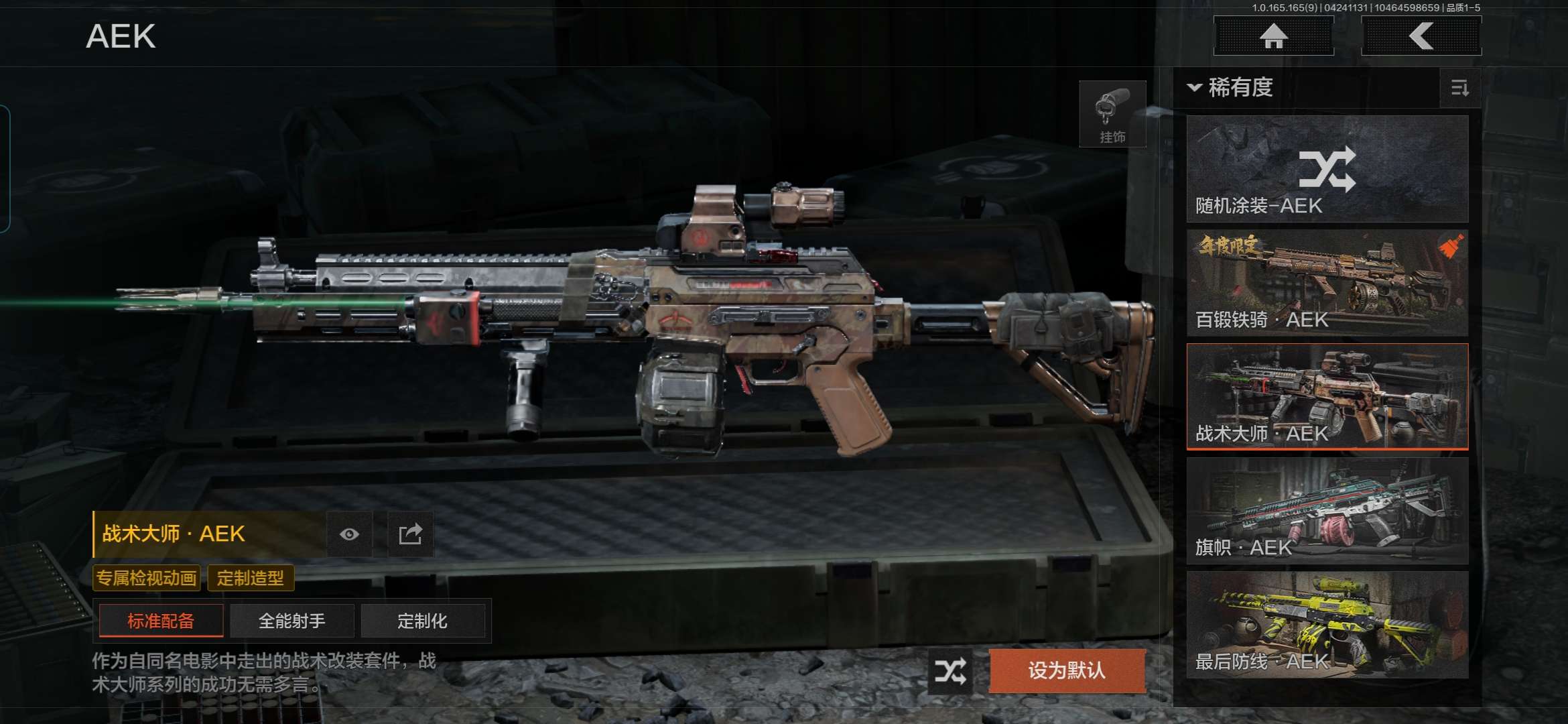The width and height of the screenshot is (1568, 724).
Task: Go to the home screen
Action: tap(1273, 36)
